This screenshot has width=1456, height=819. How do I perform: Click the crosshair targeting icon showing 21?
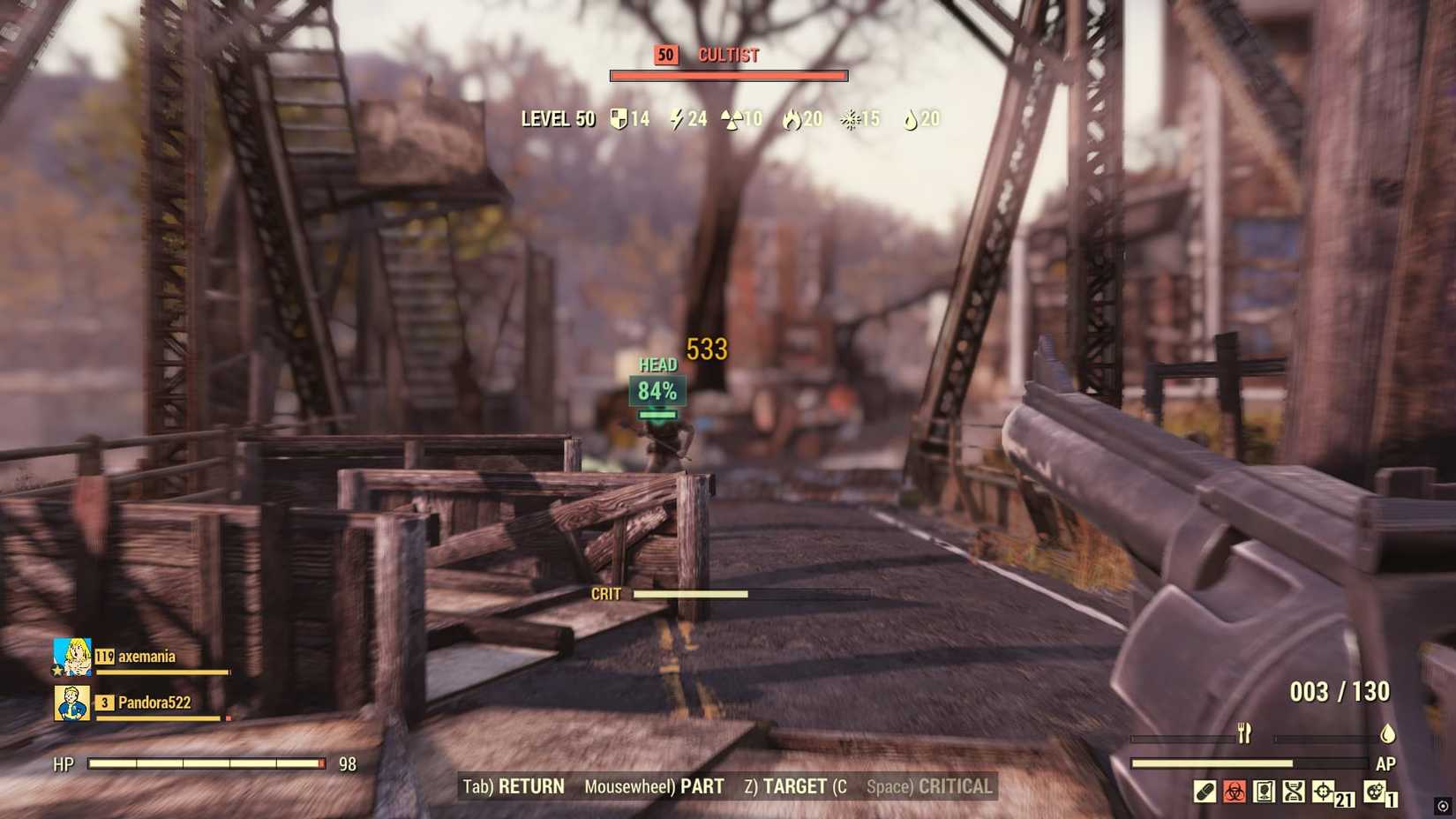point(1323,791)
